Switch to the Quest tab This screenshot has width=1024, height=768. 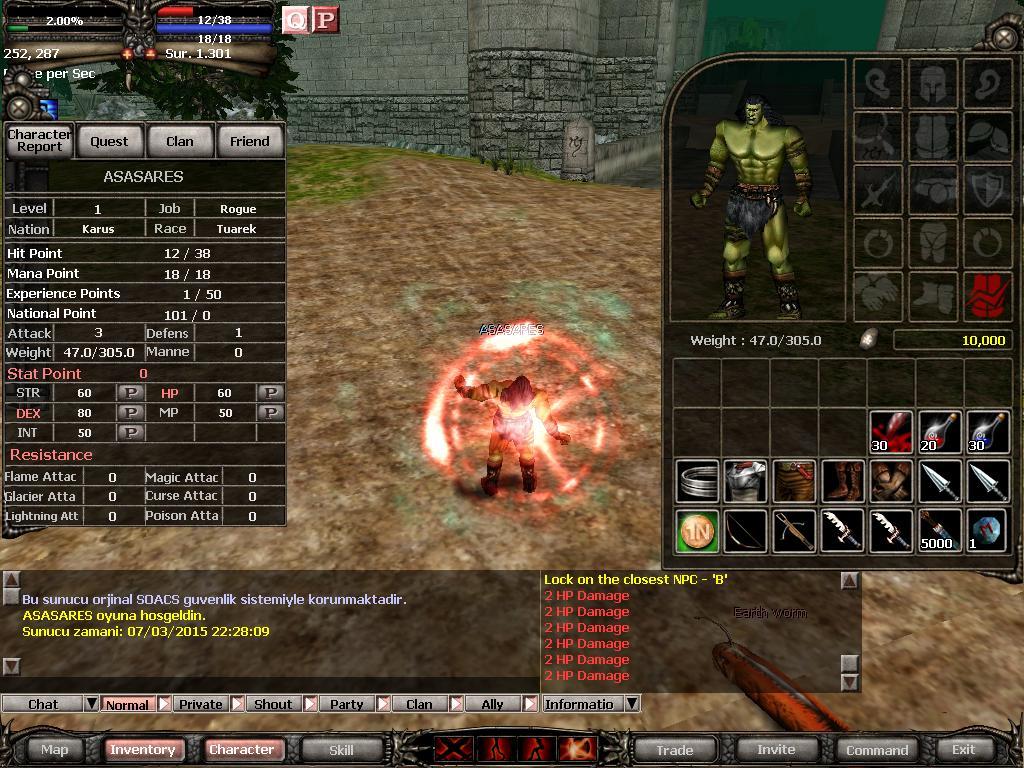pos(109,141)
